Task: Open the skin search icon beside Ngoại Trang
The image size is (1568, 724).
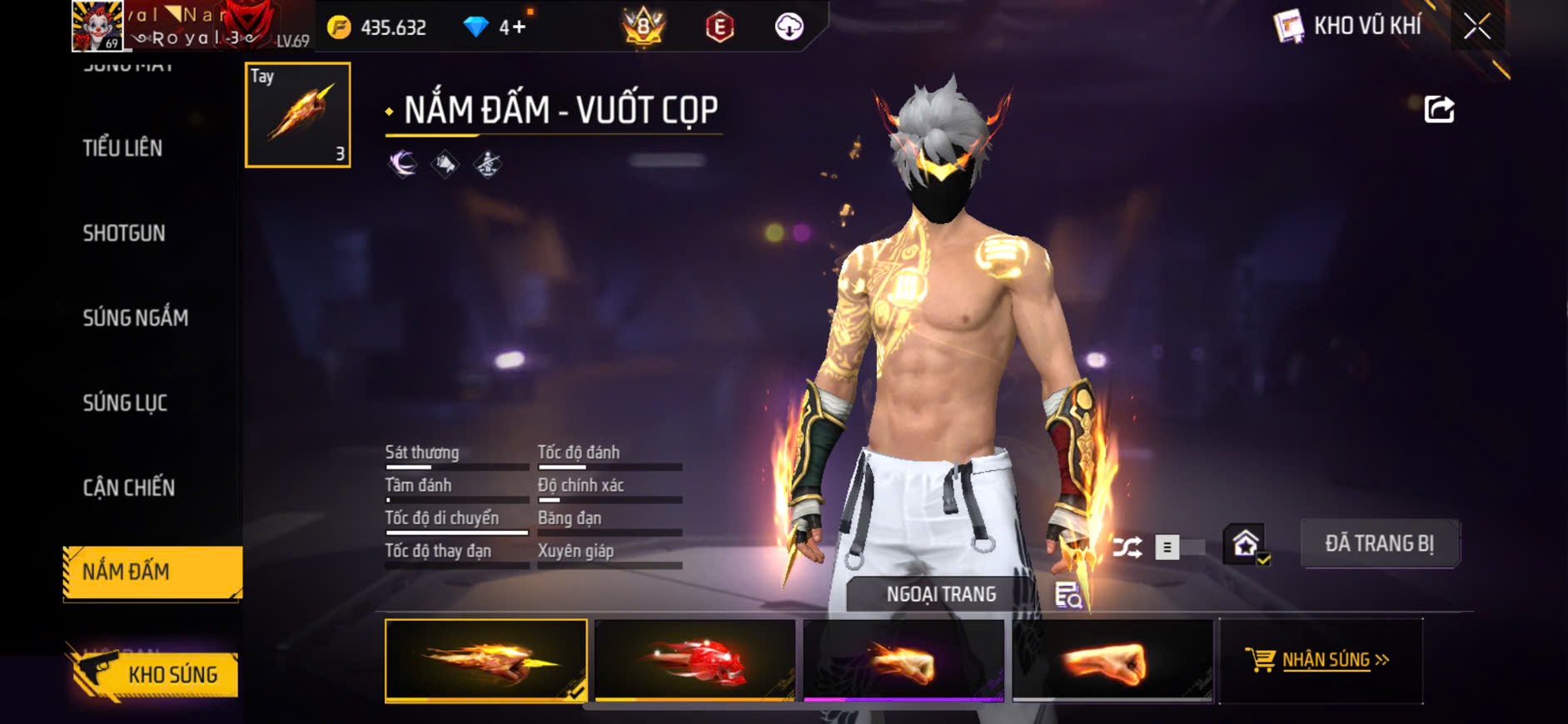Action: pos(1068,595)
